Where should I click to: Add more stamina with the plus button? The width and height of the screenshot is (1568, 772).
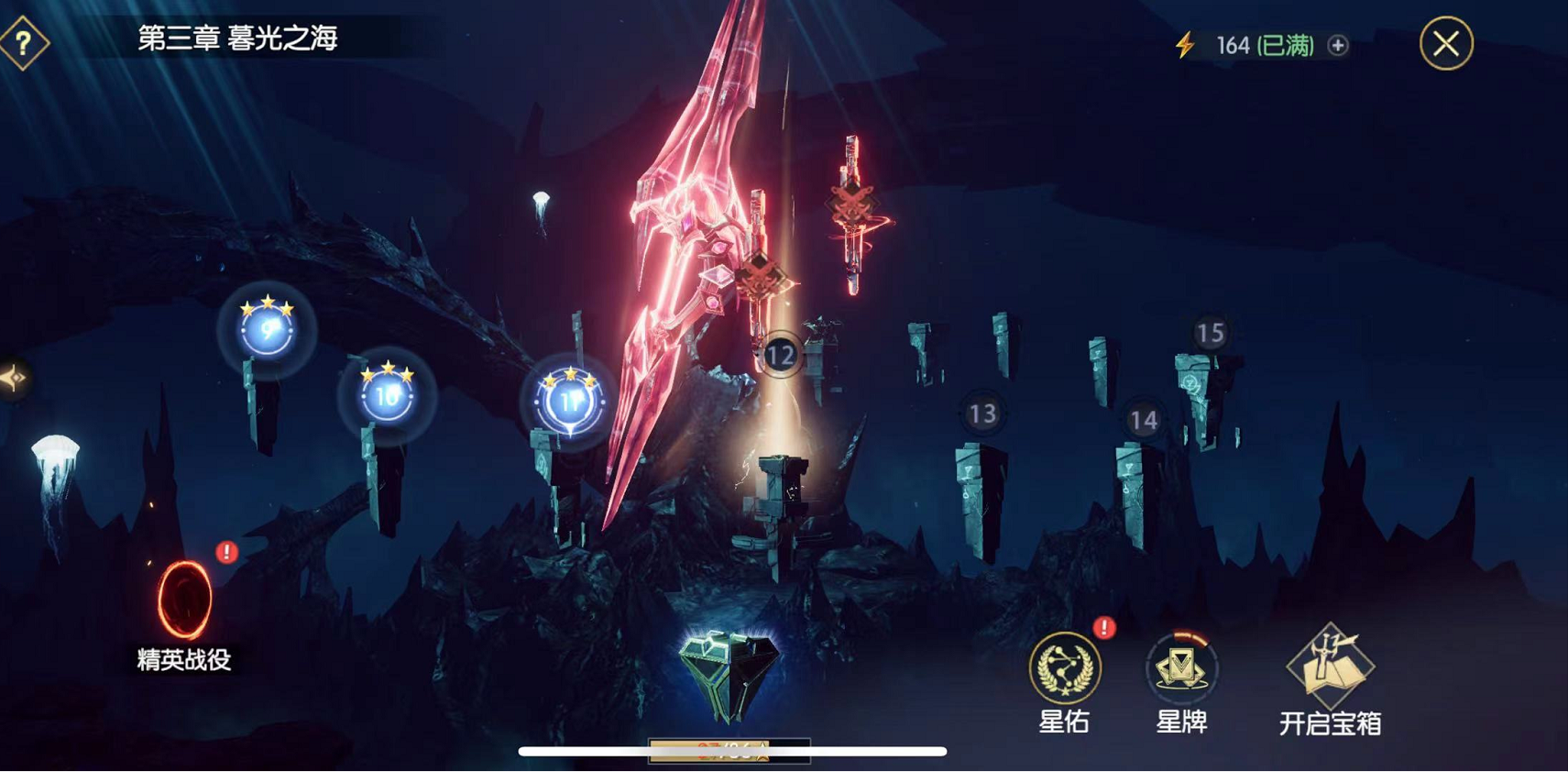[x=1338, y=45]
